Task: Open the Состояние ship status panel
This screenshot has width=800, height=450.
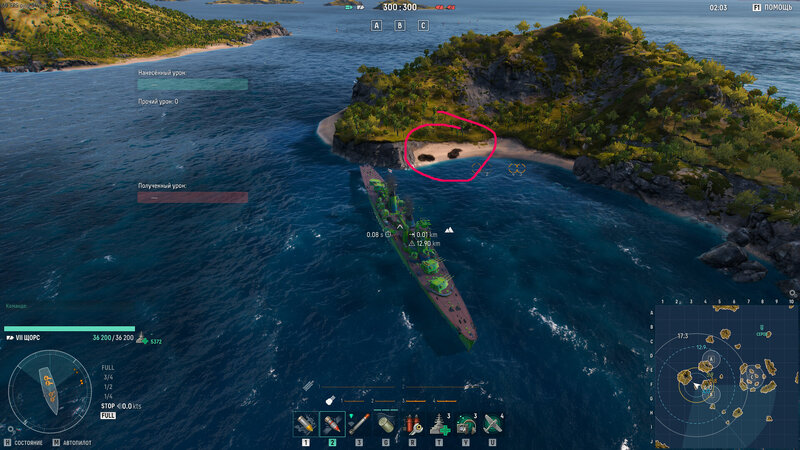Action: point(28,441)
